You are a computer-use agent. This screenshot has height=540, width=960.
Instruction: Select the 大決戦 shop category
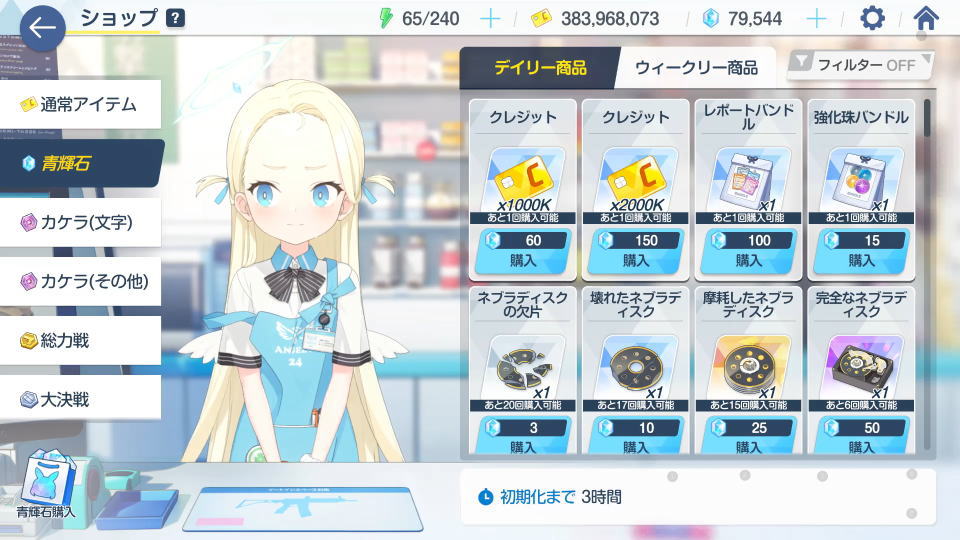(80, 399)
